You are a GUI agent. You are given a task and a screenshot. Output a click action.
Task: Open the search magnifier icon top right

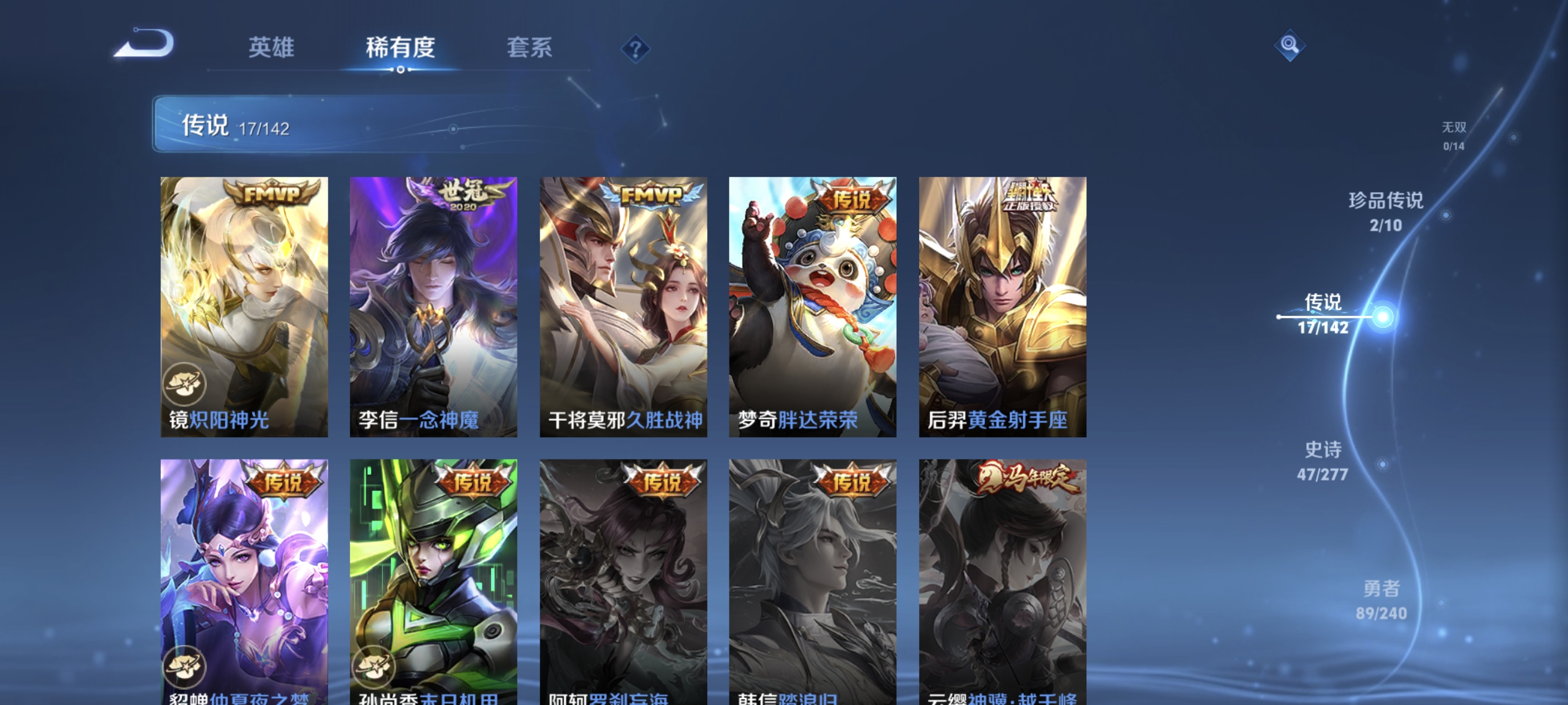click(x=1290, y=44)
